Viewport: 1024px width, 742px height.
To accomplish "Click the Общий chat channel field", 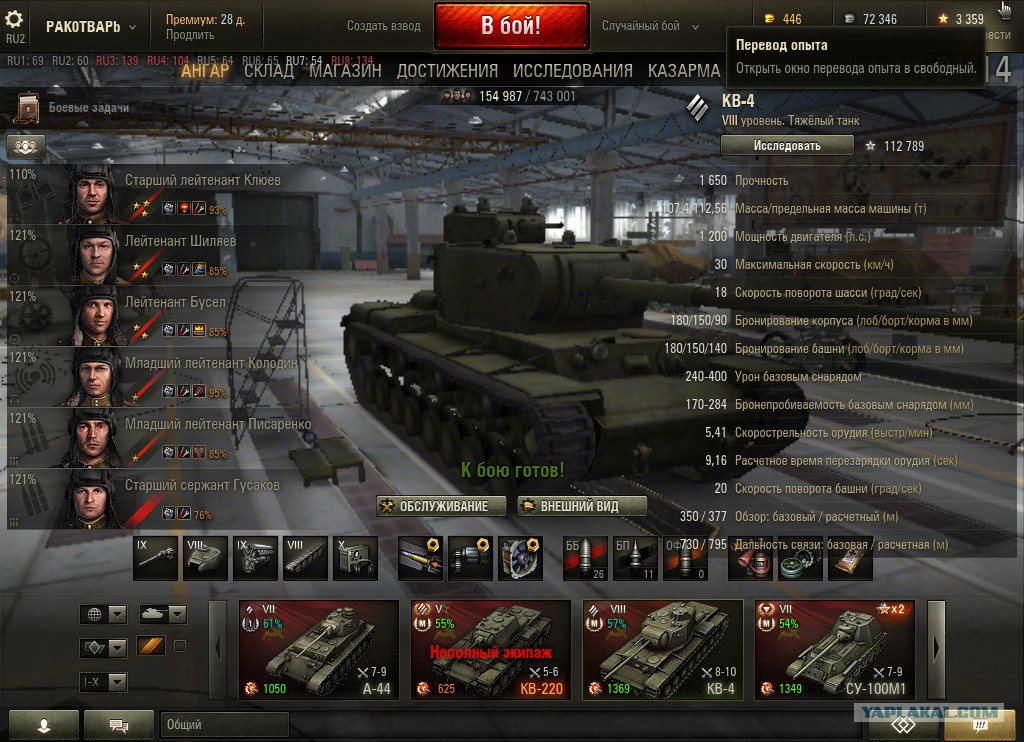I will (x=224, y=724).
